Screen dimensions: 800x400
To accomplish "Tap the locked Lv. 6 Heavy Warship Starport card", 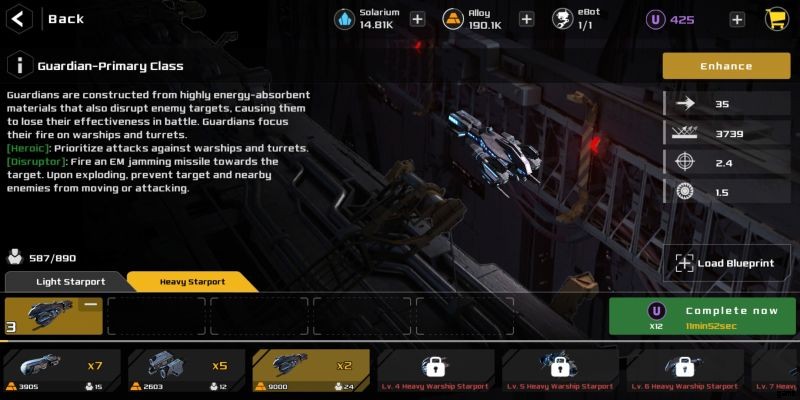I will point(684,370).
